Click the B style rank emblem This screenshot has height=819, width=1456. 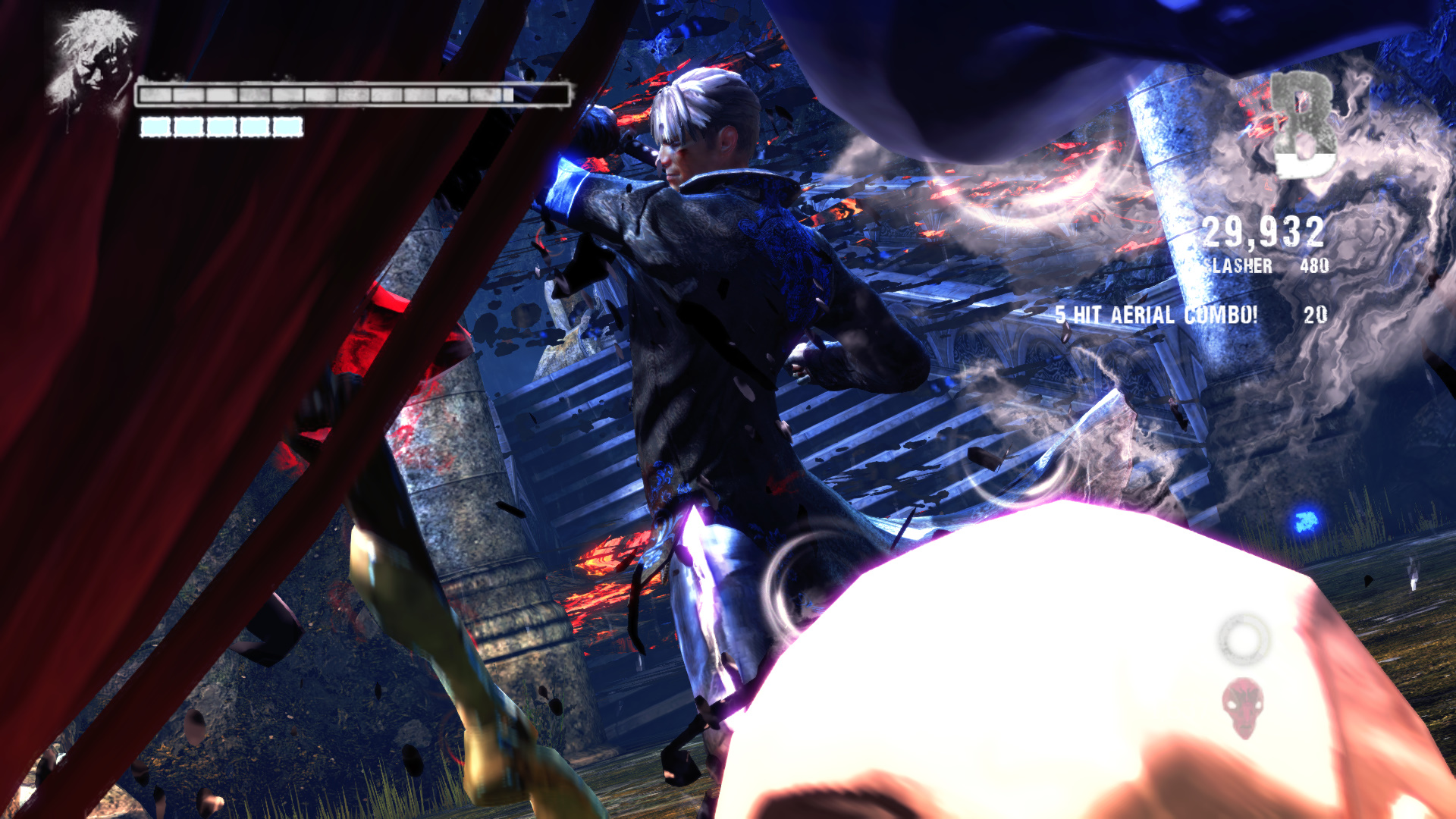coord(1304,125)
